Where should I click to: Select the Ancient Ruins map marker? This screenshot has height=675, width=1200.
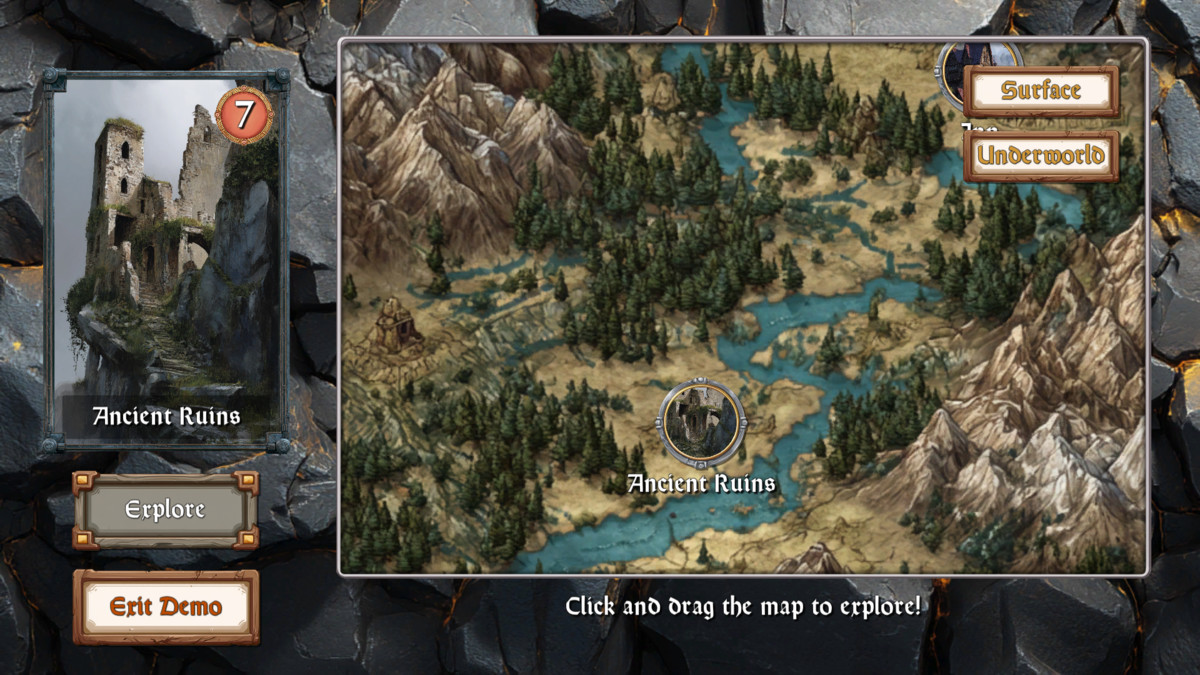701,422
